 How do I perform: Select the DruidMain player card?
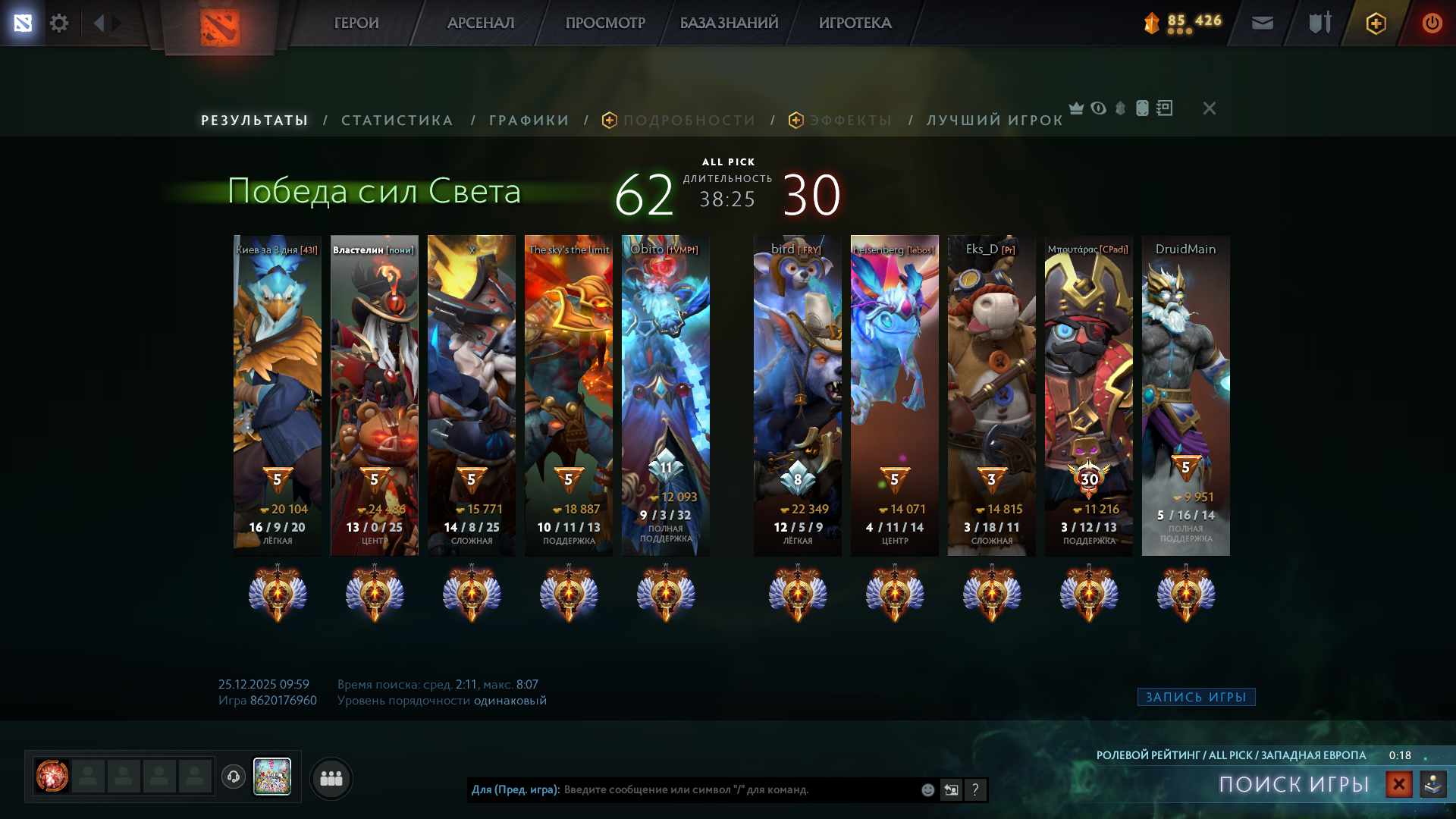[x=1185, y=394]
